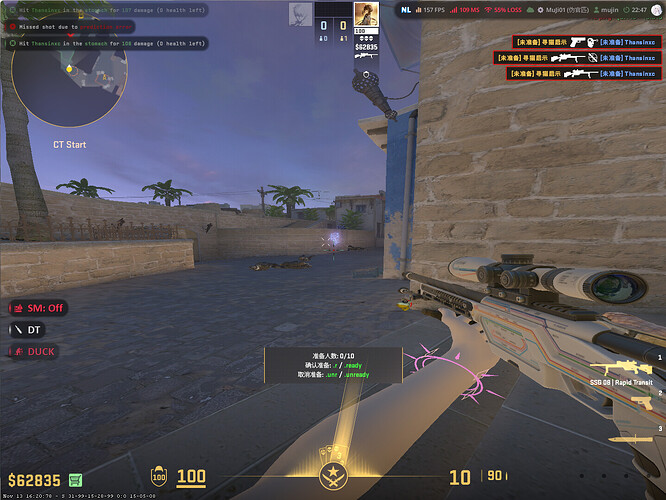666x500 pixels.
Task: Select the anime-haired player avatar in the scoreboard
Action: tap(366, 14)
